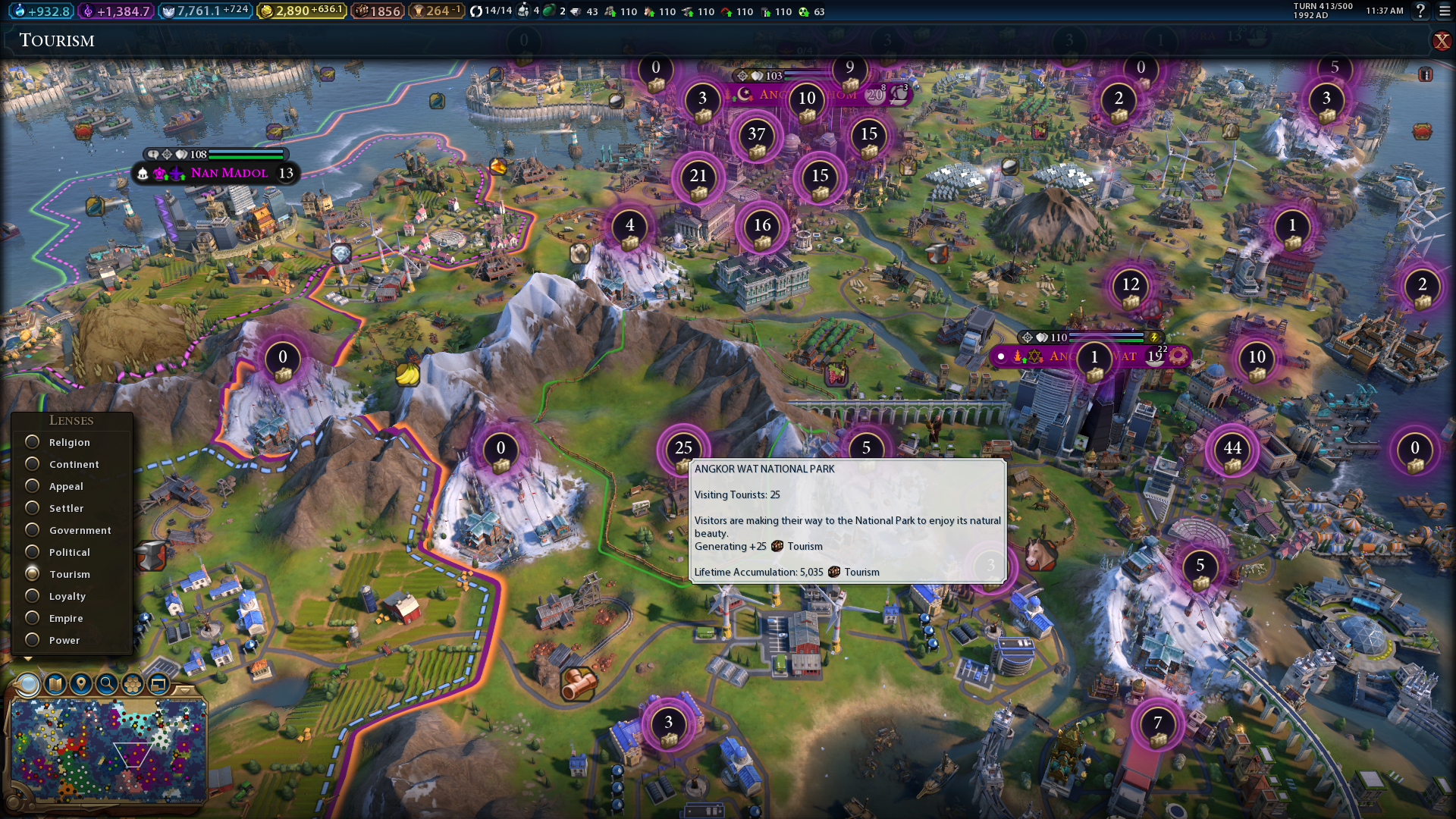This screenshot has width=1456, height=819.
Task: Open the map search magnifying glass
Action: click(x=107, y=684)
